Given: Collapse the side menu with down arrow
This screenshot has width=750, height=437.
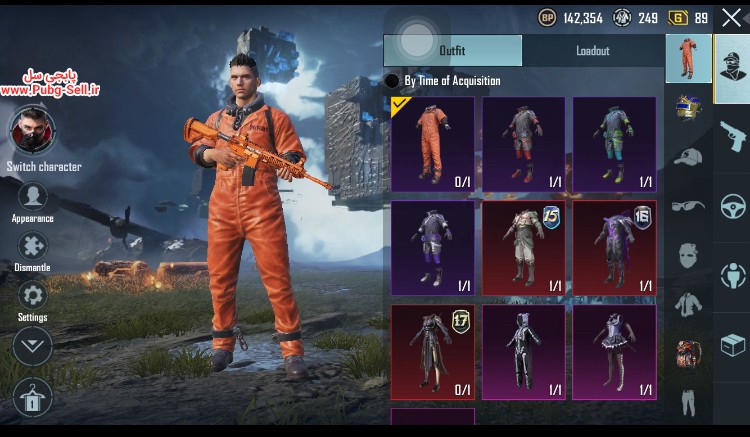Looking at the screenshot, I should click(33, 346).
